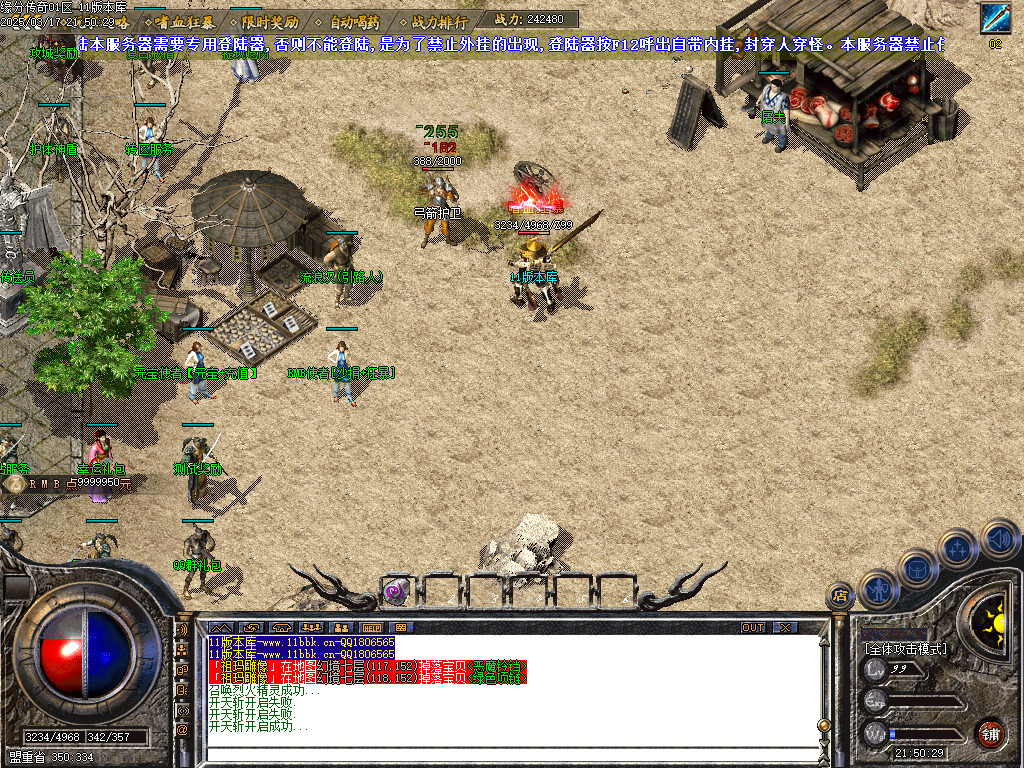Open the bag inventory round button

pyautogui.click(x=917, y=567)
